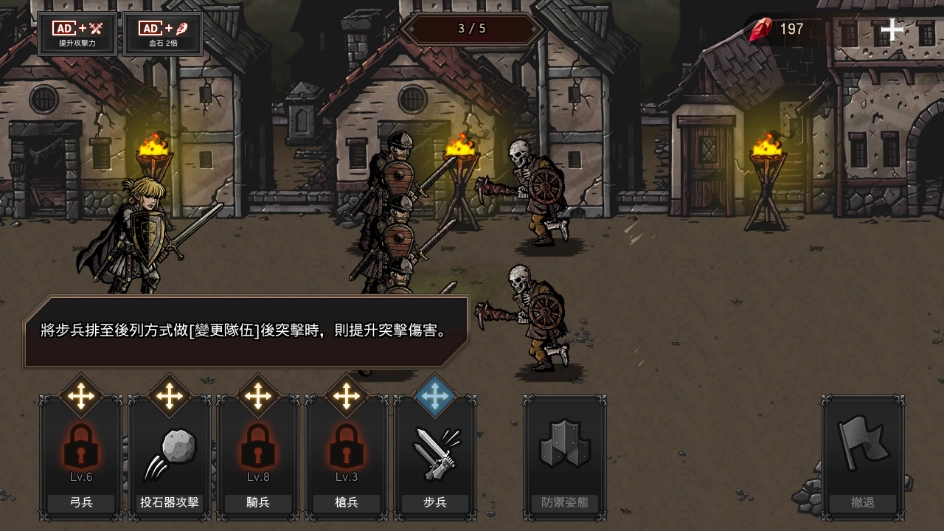Tap the move arrows above Cavalry card
The width and height of the screenshot is (944, 531).
pyautogui.click(x=258, y=396)
